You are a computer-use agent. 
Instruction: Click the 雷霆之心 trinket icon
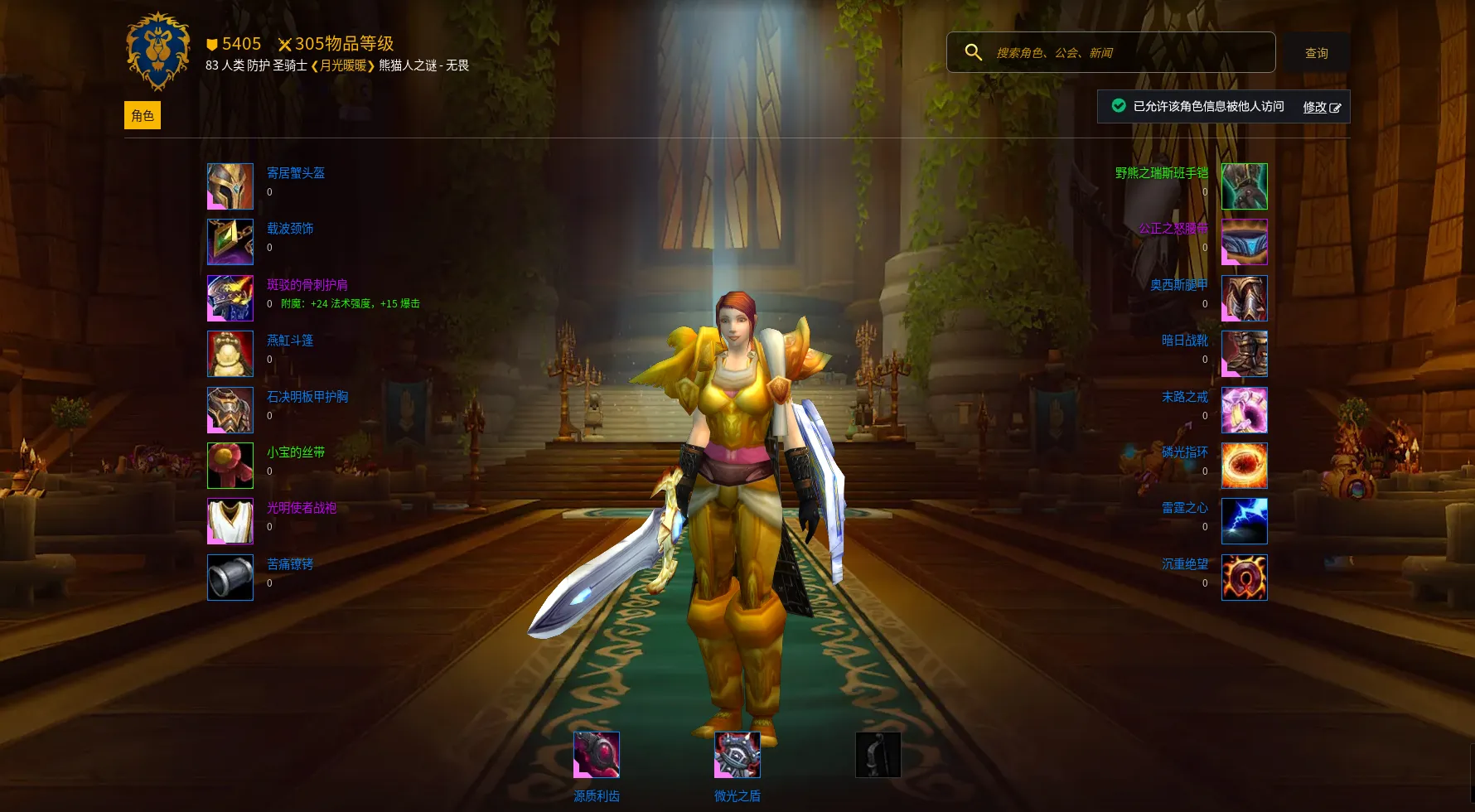click(1244, 521)
